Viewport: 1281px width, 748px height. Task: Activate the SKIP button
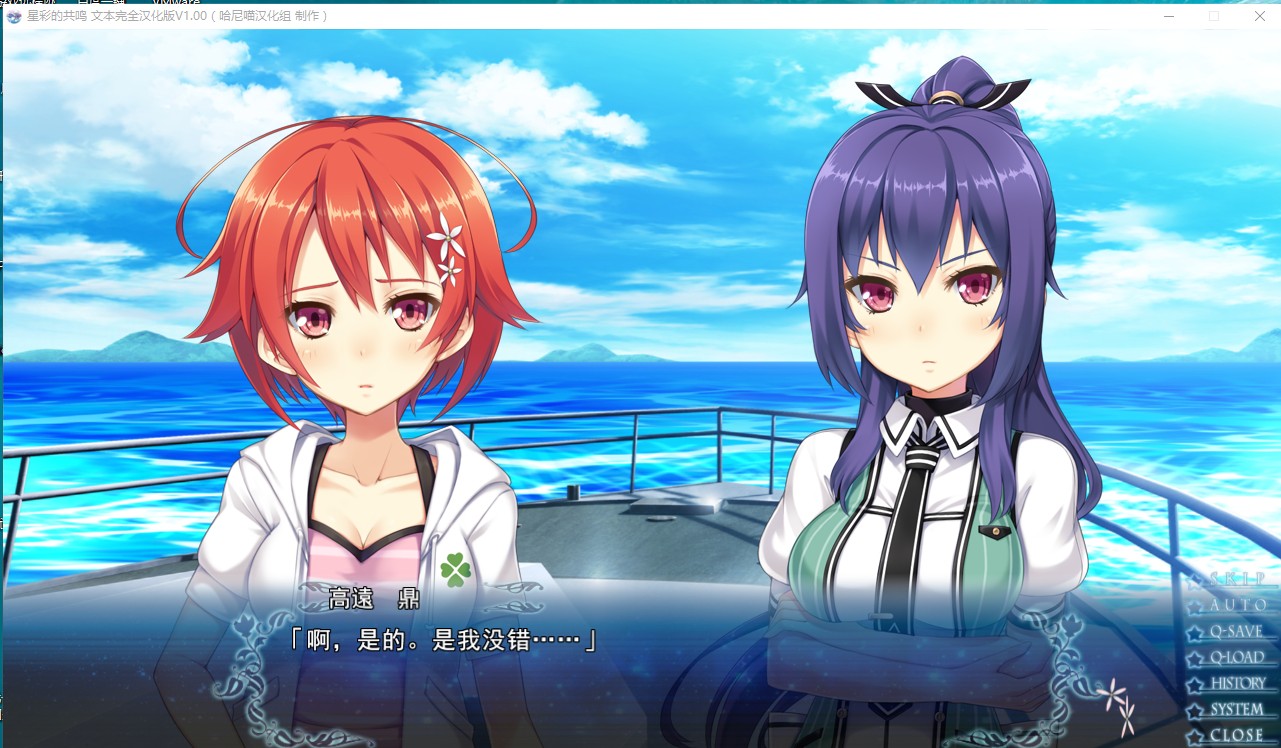pos(1236,579)
